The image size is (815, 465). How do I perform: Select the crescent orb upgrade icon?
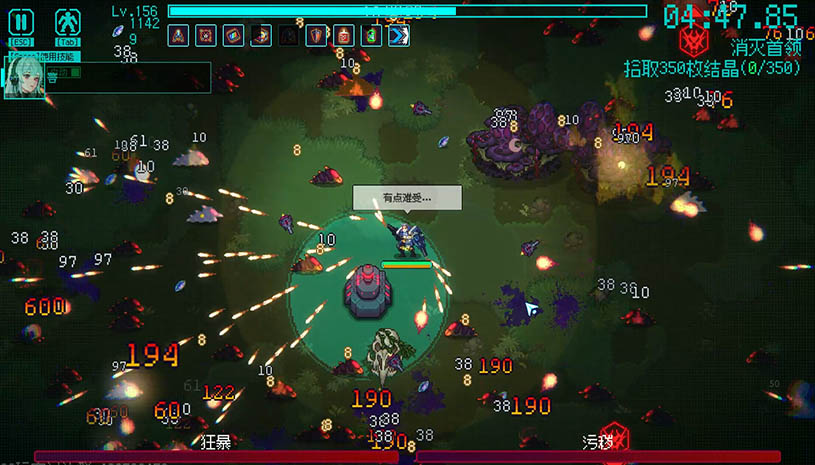coord(261,36)
